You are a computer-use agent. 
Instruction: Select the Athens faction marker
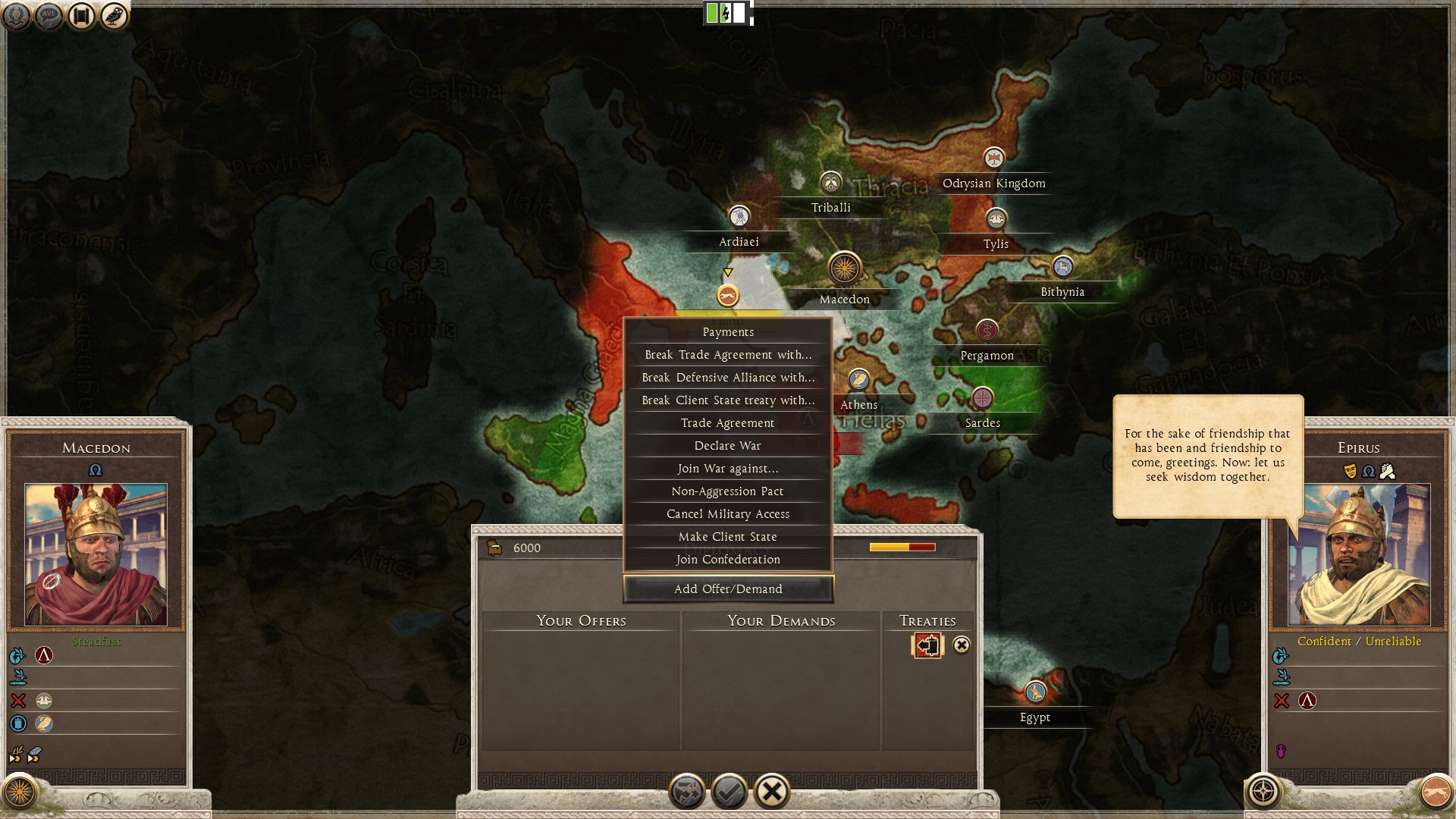(858, 380)
